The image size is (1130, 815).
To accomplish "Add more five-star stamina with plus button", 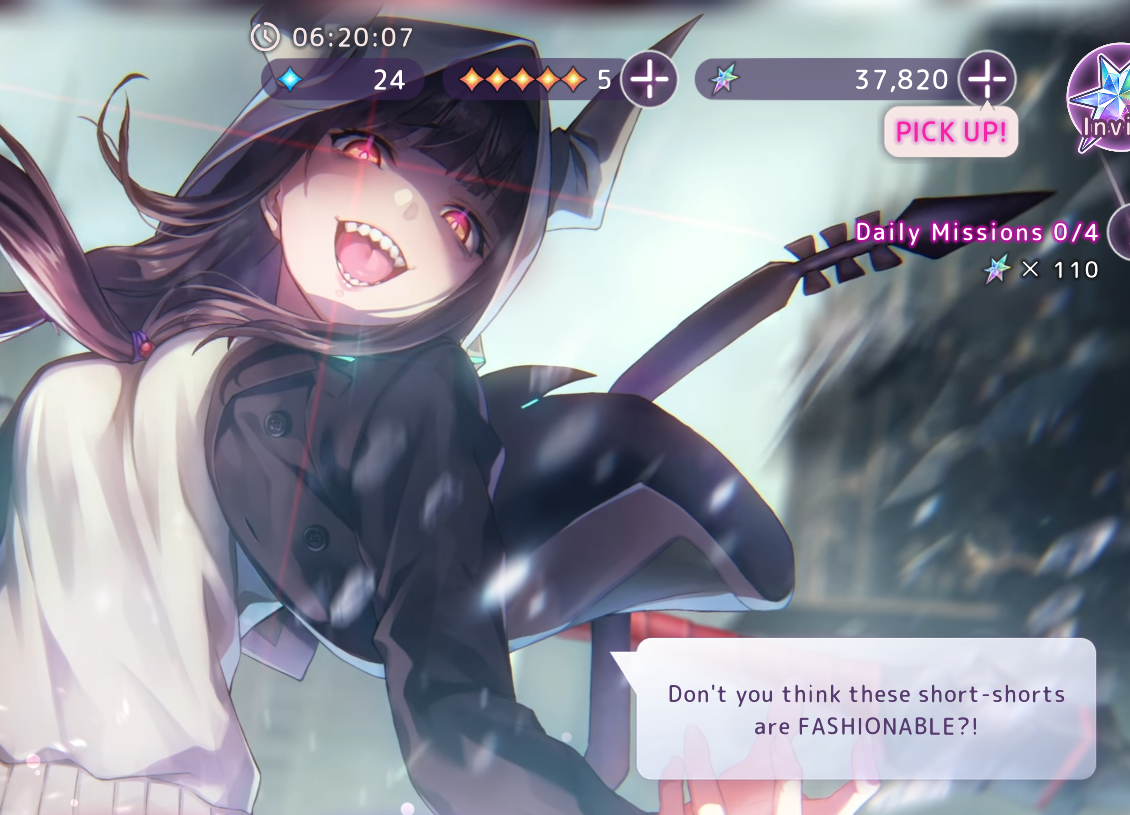I will [649, 79].
